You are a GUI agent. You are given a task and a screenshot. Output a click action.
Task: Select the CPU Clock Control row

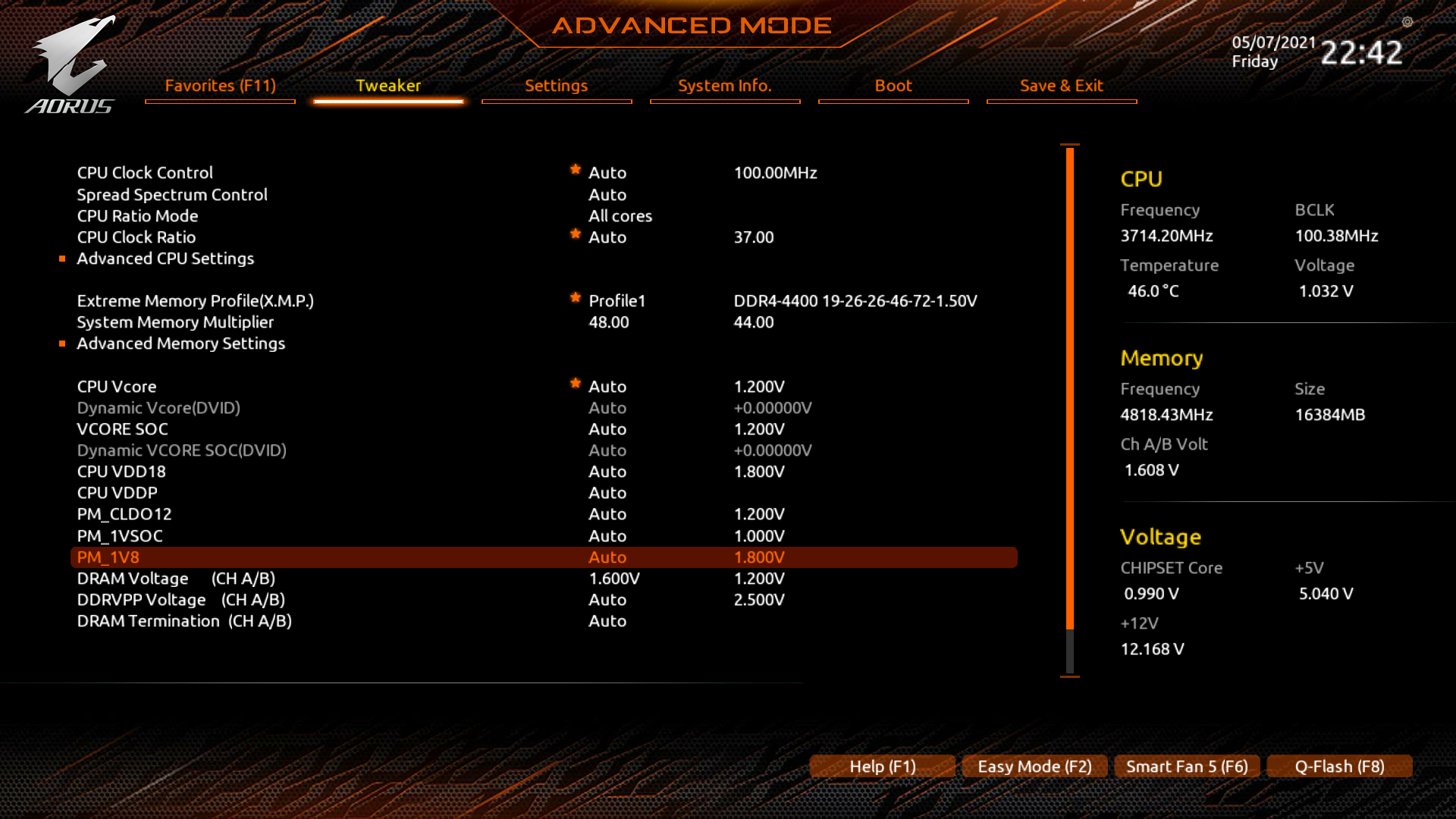[x=145, y=173]
